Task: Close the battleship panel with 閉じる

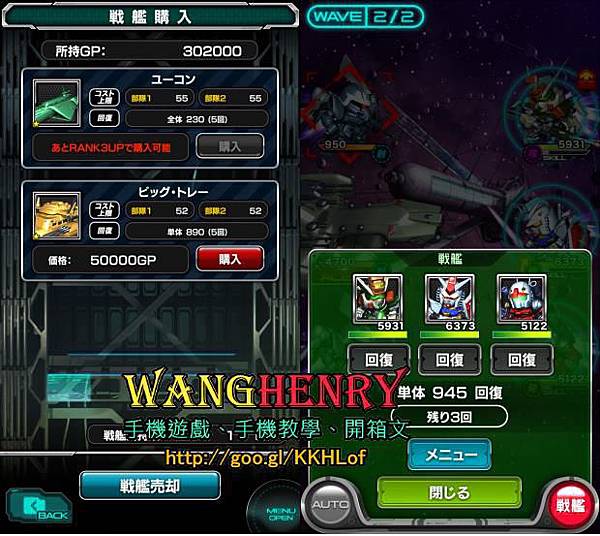Action: click(449, 492)
